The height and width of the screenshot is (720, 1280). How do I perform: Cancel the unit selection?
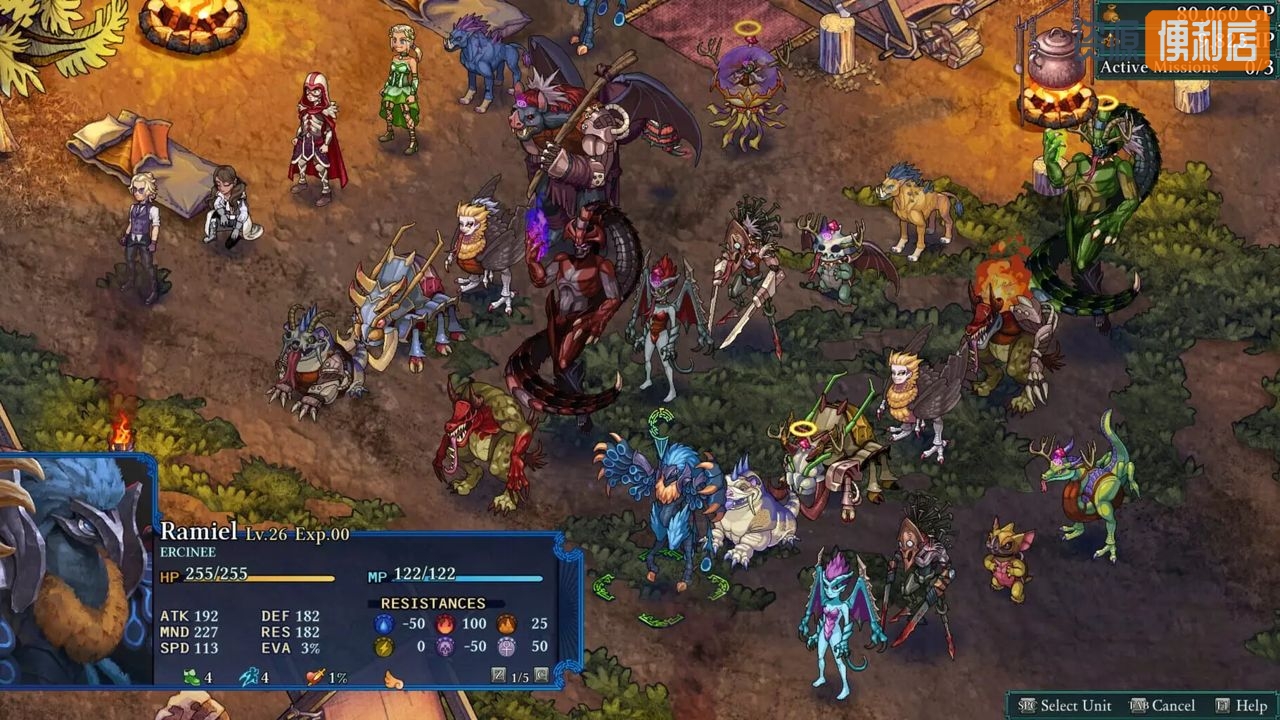tap(1162, 705)
